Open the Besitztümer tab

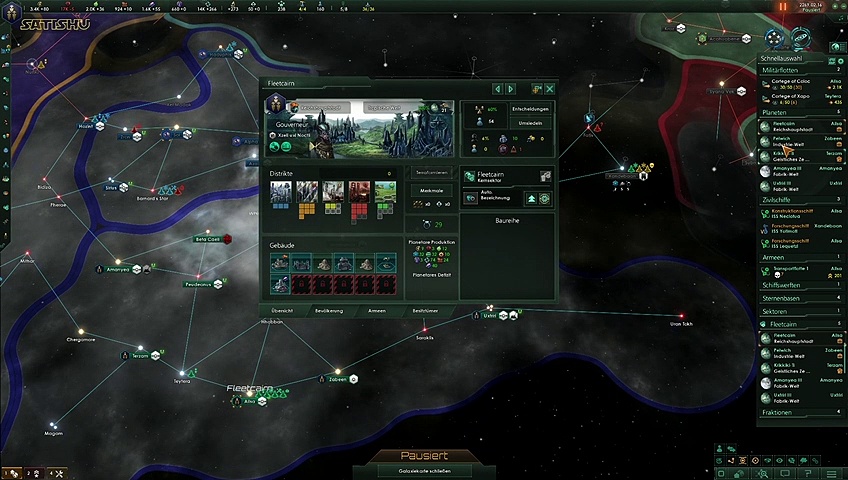(426, 311)
